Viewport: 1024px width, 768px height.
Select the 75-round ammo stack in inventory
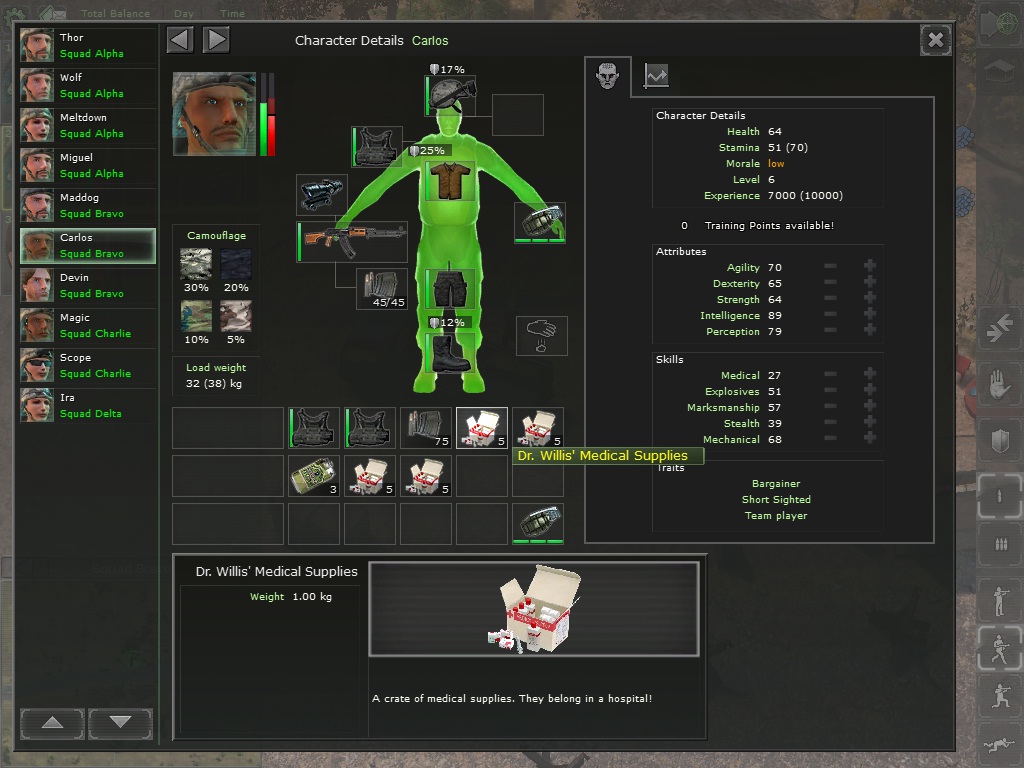click(426, 427)
